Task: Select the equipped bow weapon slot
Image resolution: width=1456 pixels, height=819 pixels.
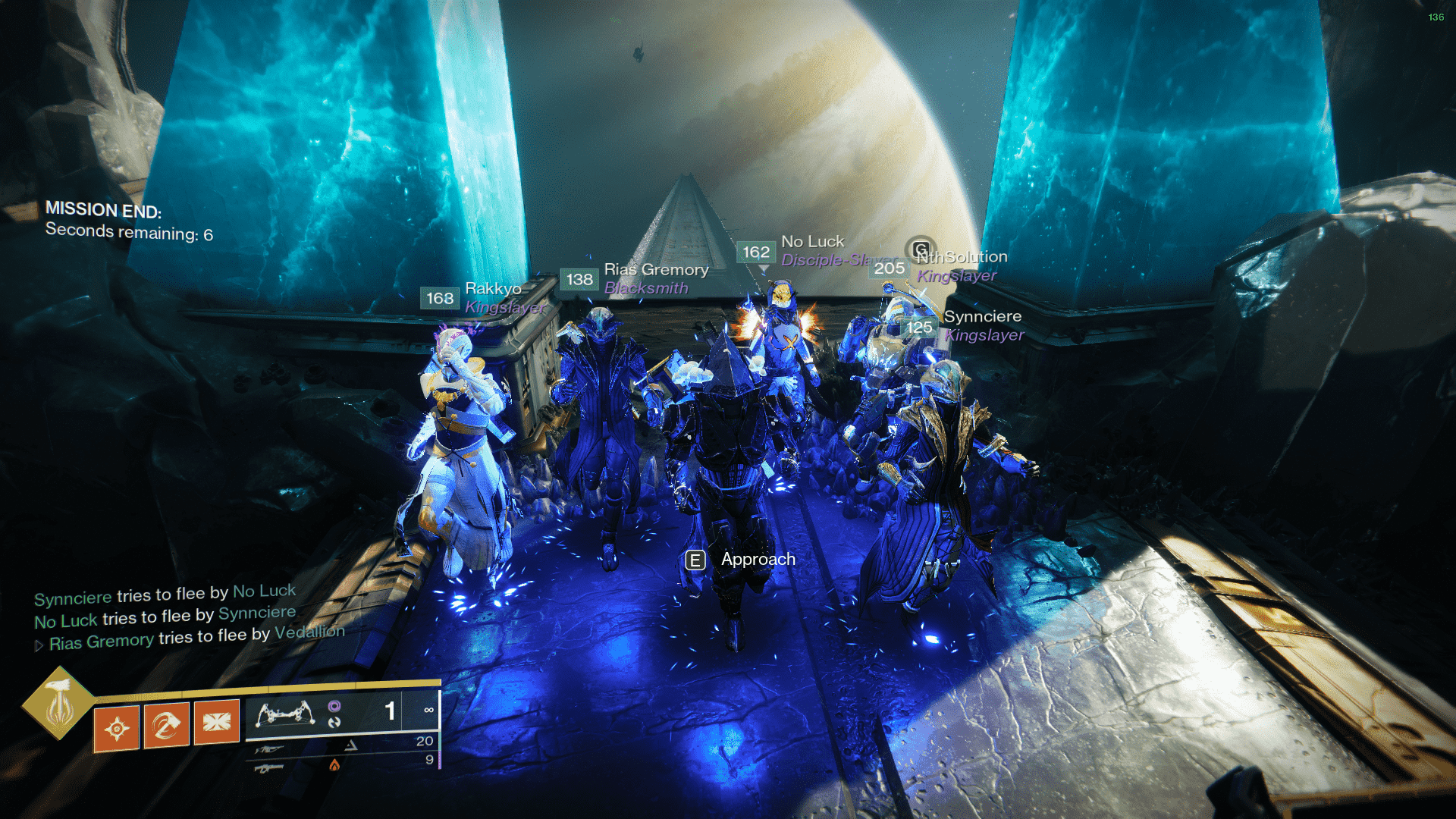Action: 285,714
